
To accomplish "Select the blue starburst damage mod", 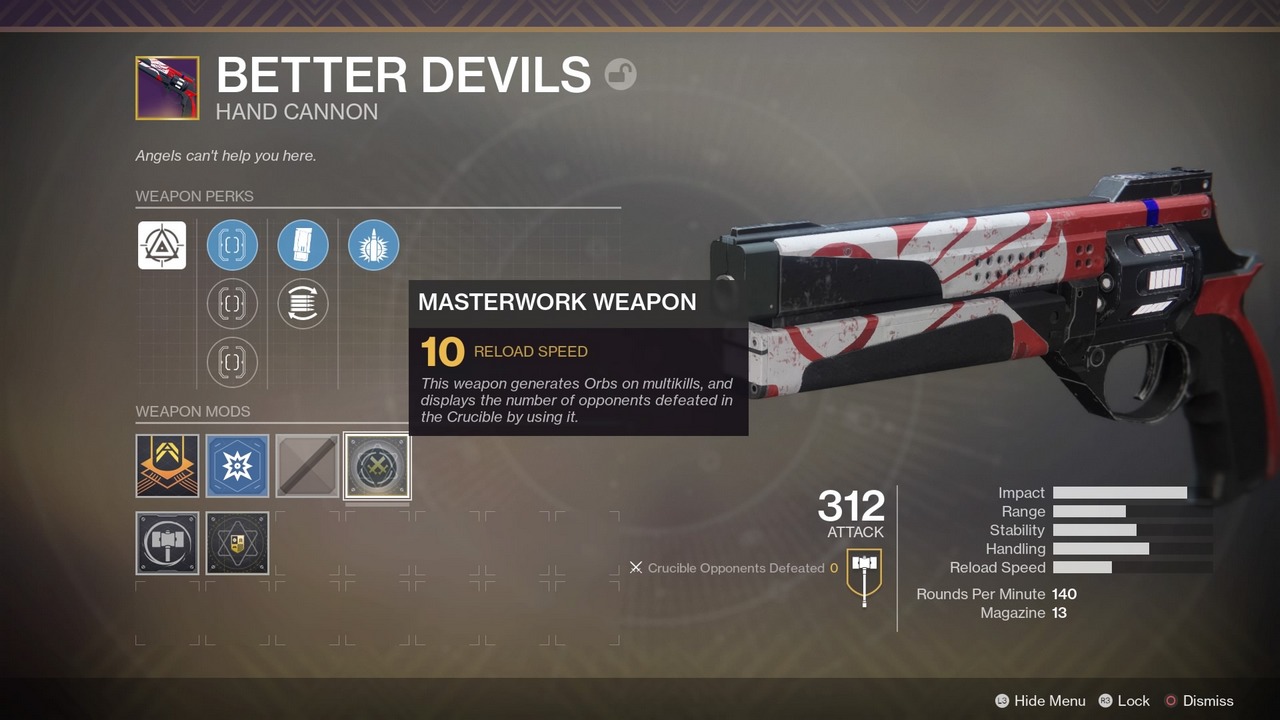I will pos(237,466).
